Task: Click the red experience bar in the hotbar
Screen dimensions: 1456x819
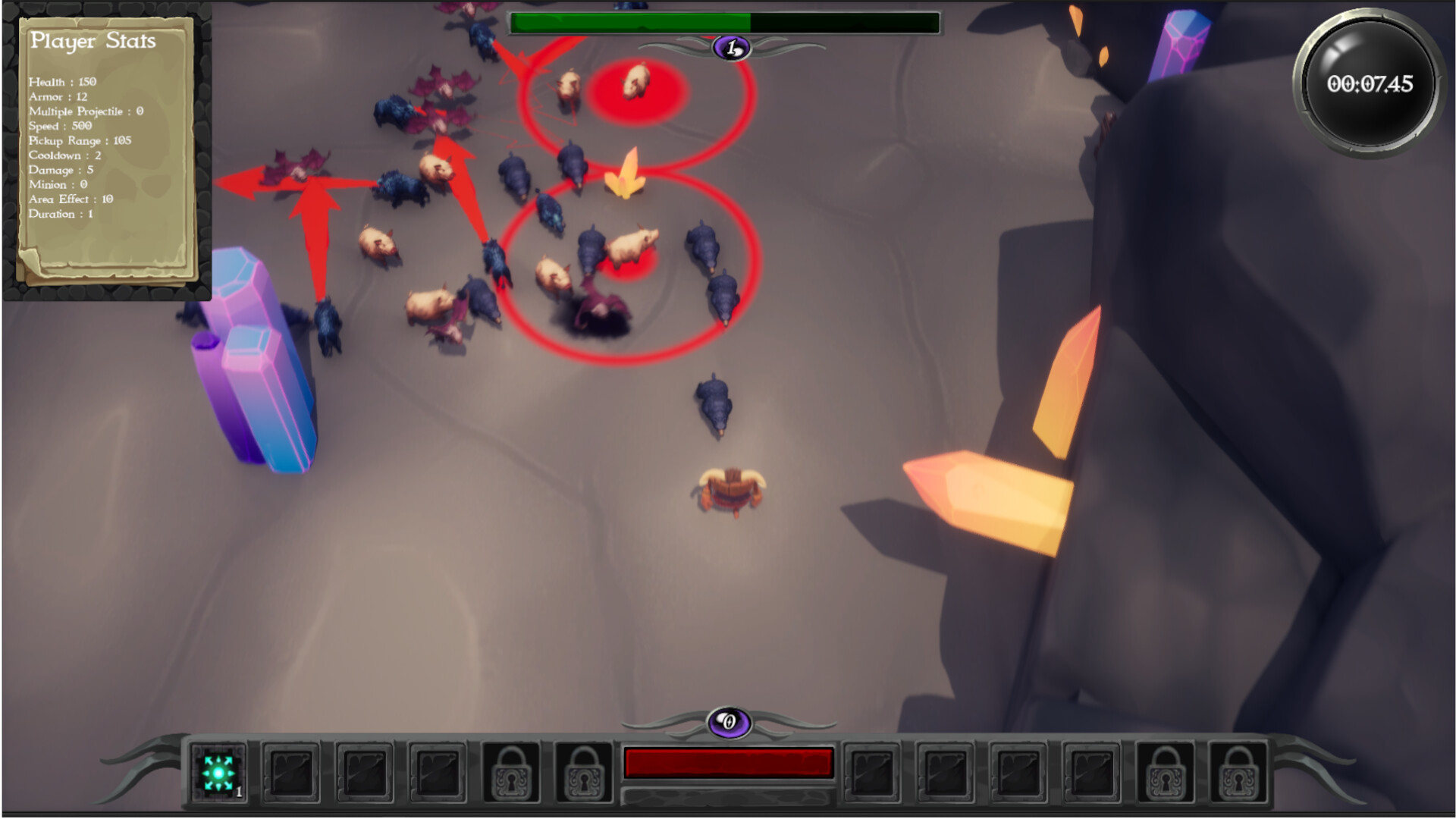Action: 726,762
